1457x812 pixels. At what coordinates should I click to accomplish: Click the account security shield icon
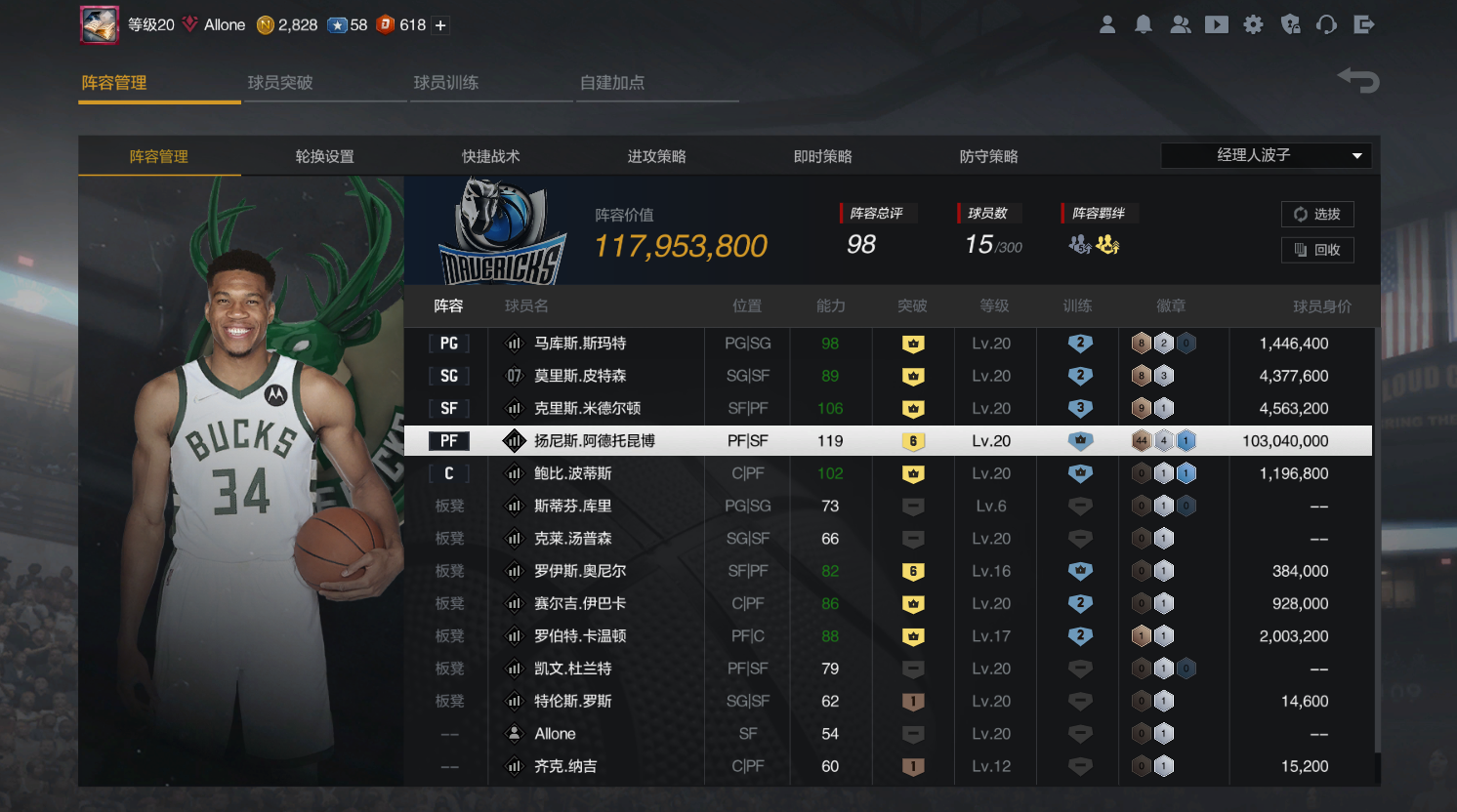[1290, 24]
